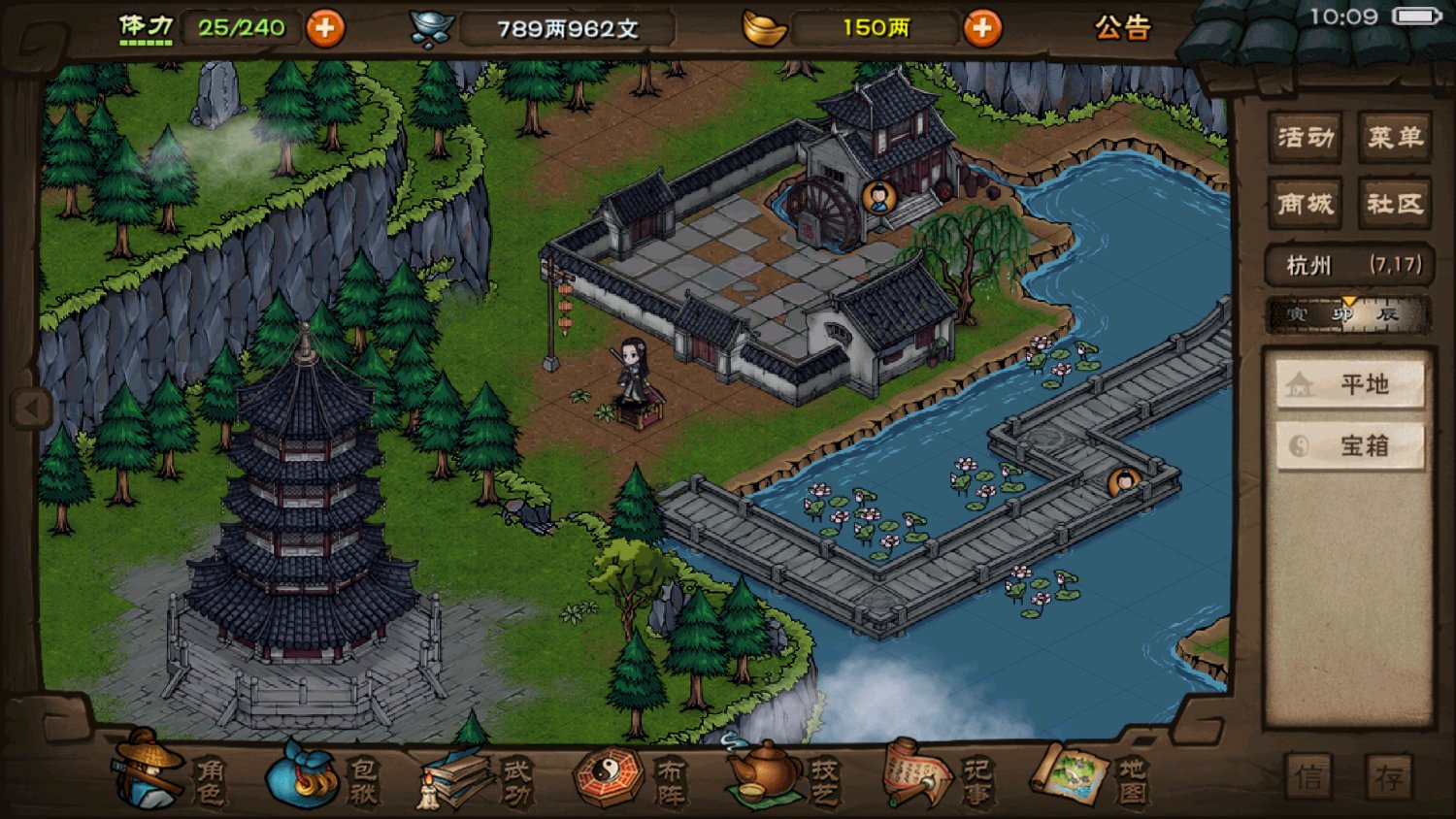Open the 技艺 teapot crafts menu

[782, 778]
